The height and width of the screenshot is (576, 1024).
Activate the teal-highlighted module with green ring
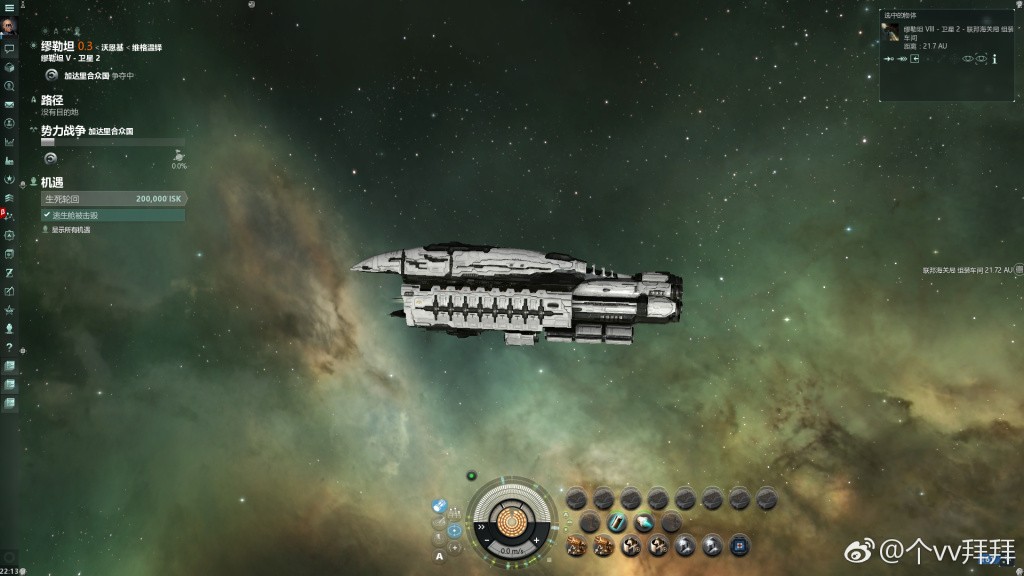pos(617,522)
